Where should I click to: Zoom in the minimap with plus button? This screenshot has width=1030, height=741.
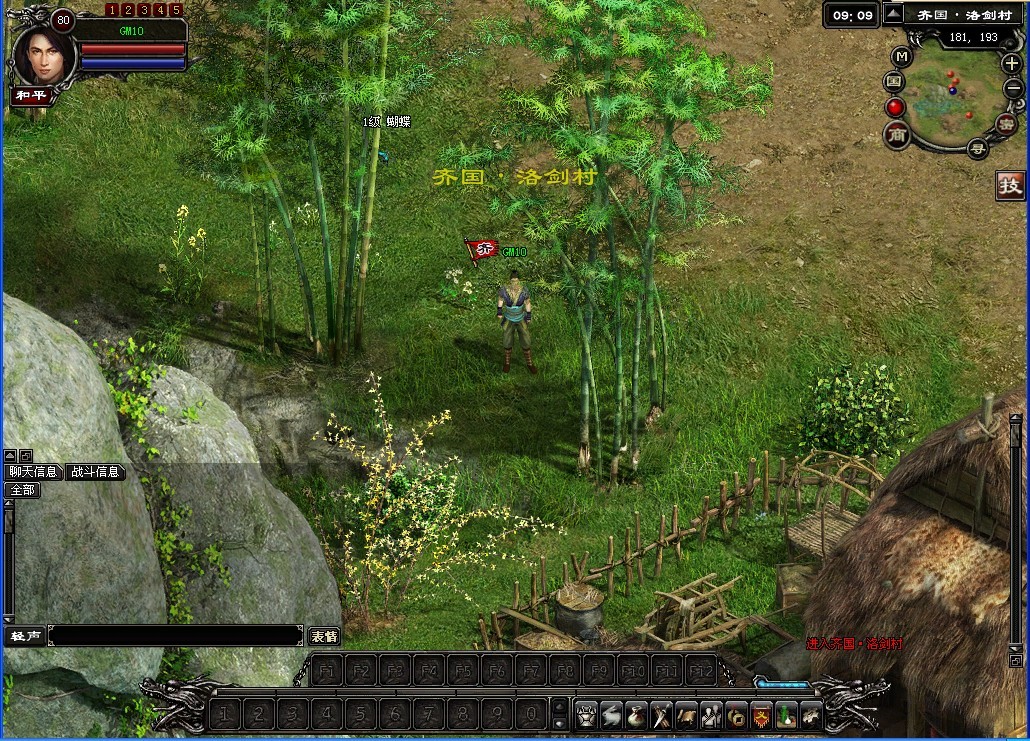[1011, 62]
